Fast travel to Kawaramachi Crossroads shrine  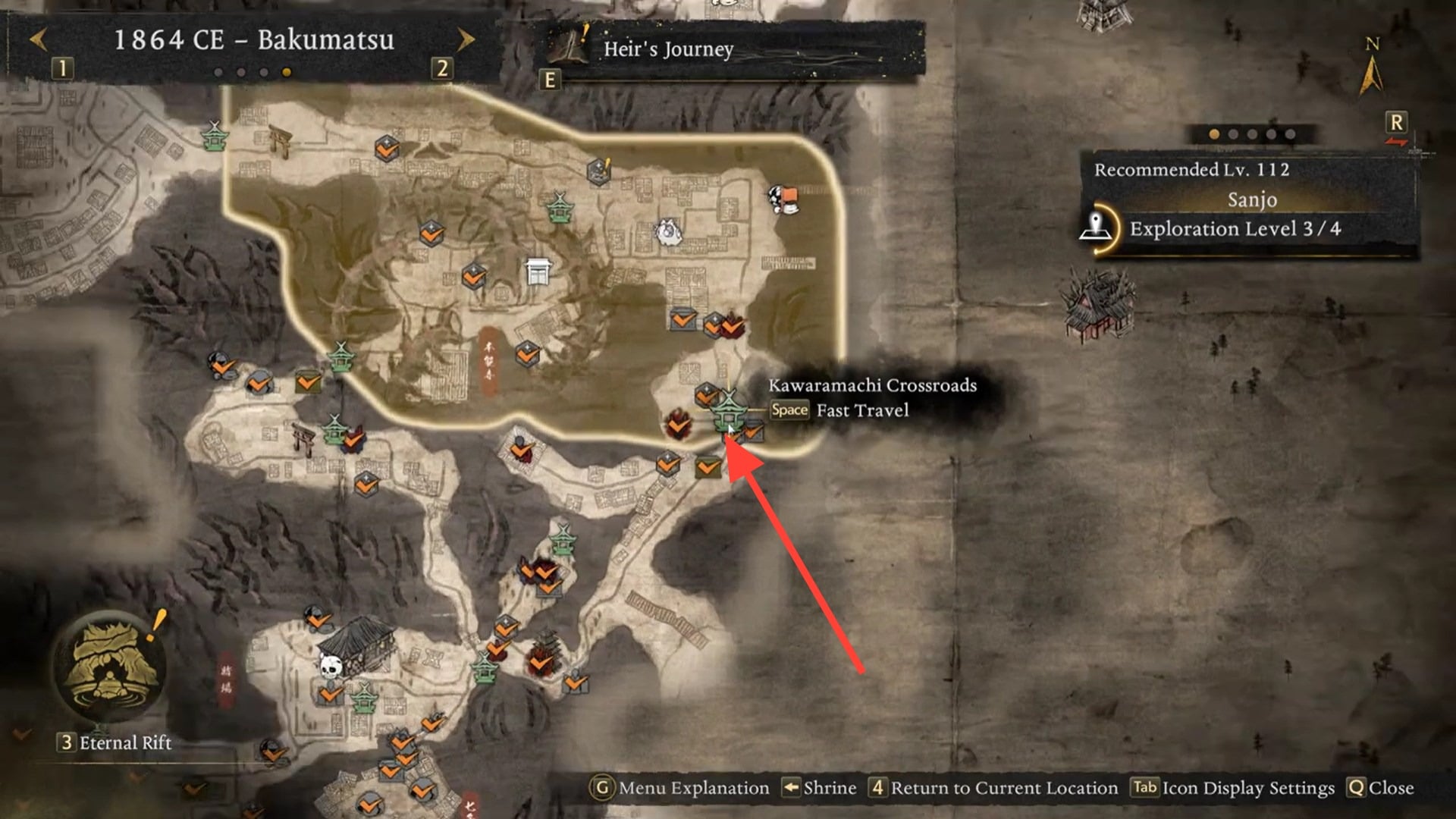coord(728,409)
